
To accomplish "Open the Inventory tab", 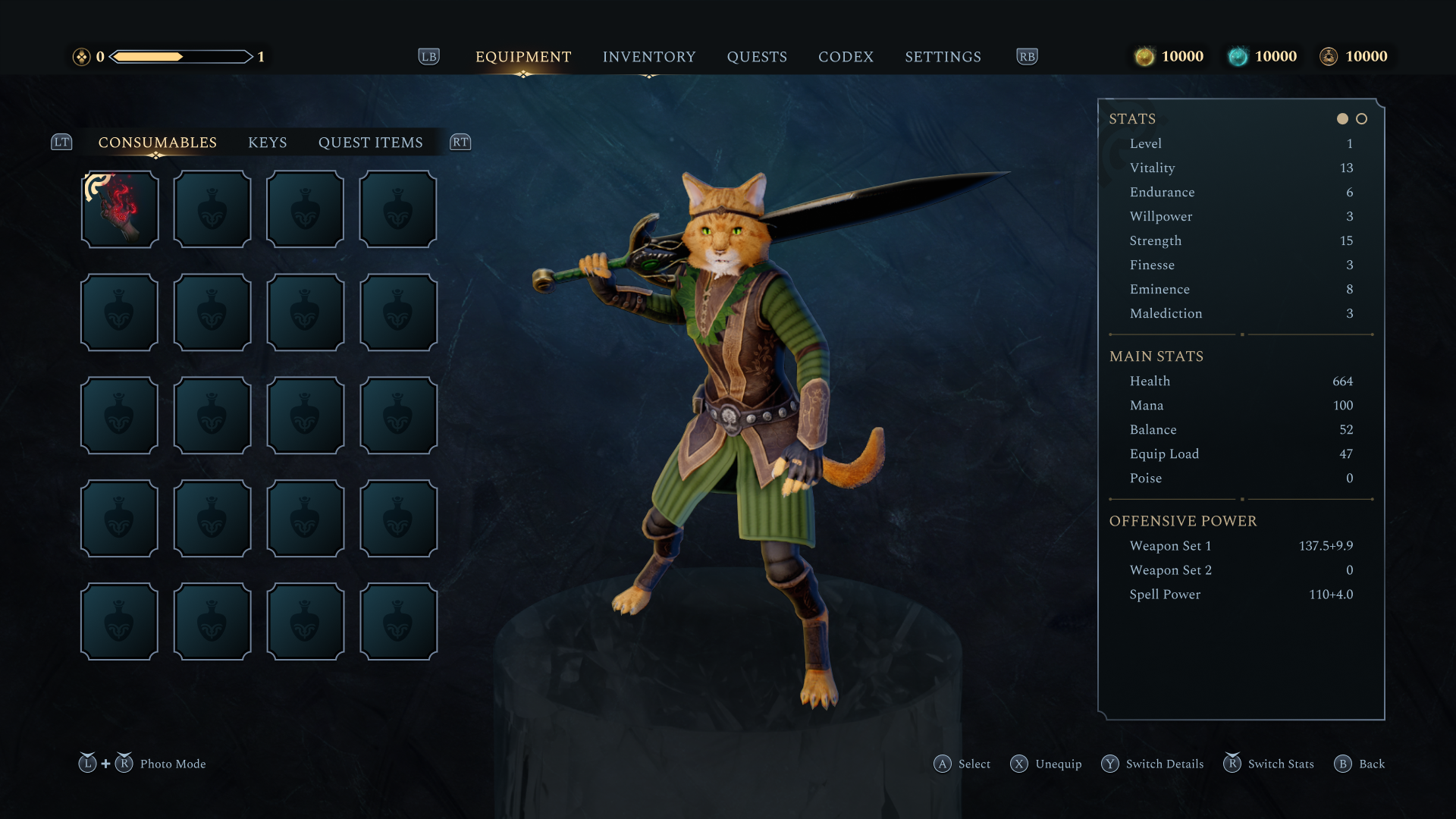I will (648, 57).
